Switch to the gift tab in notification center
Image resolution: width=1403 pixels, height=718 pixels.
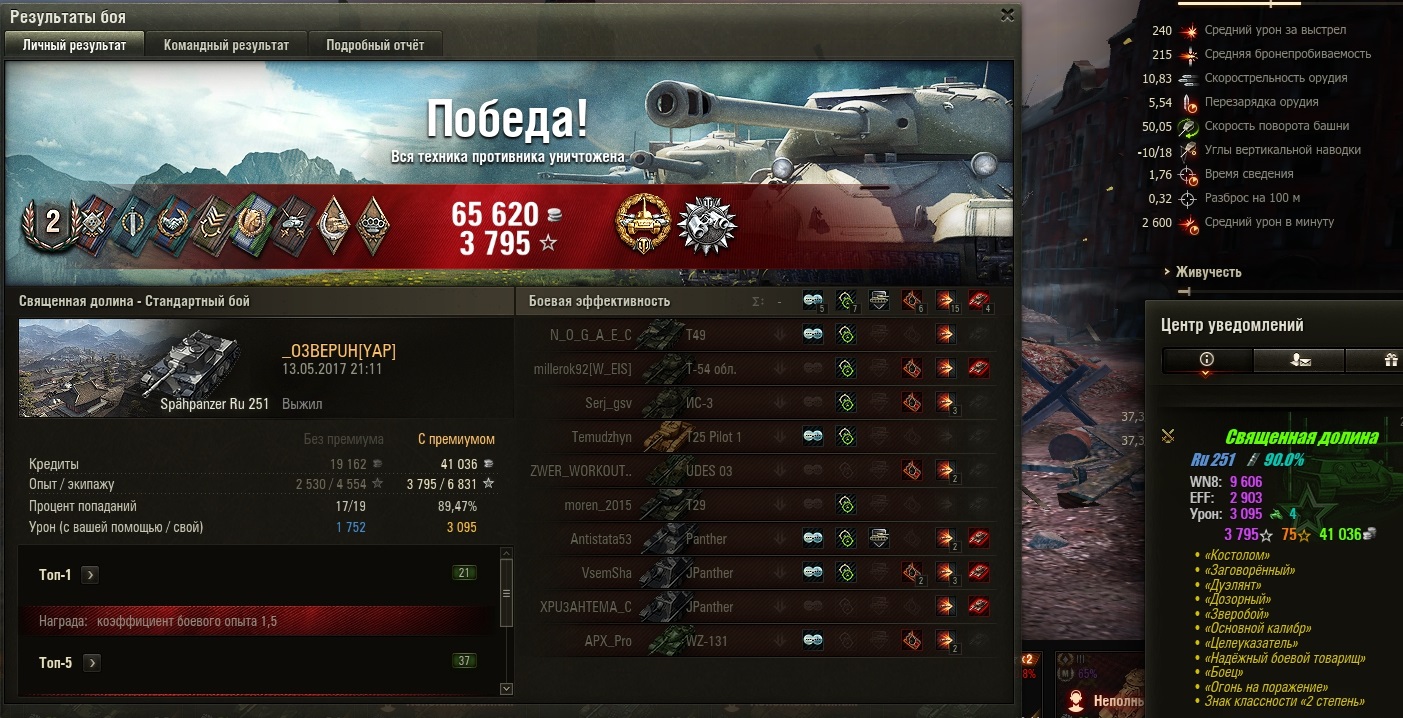1389,360
